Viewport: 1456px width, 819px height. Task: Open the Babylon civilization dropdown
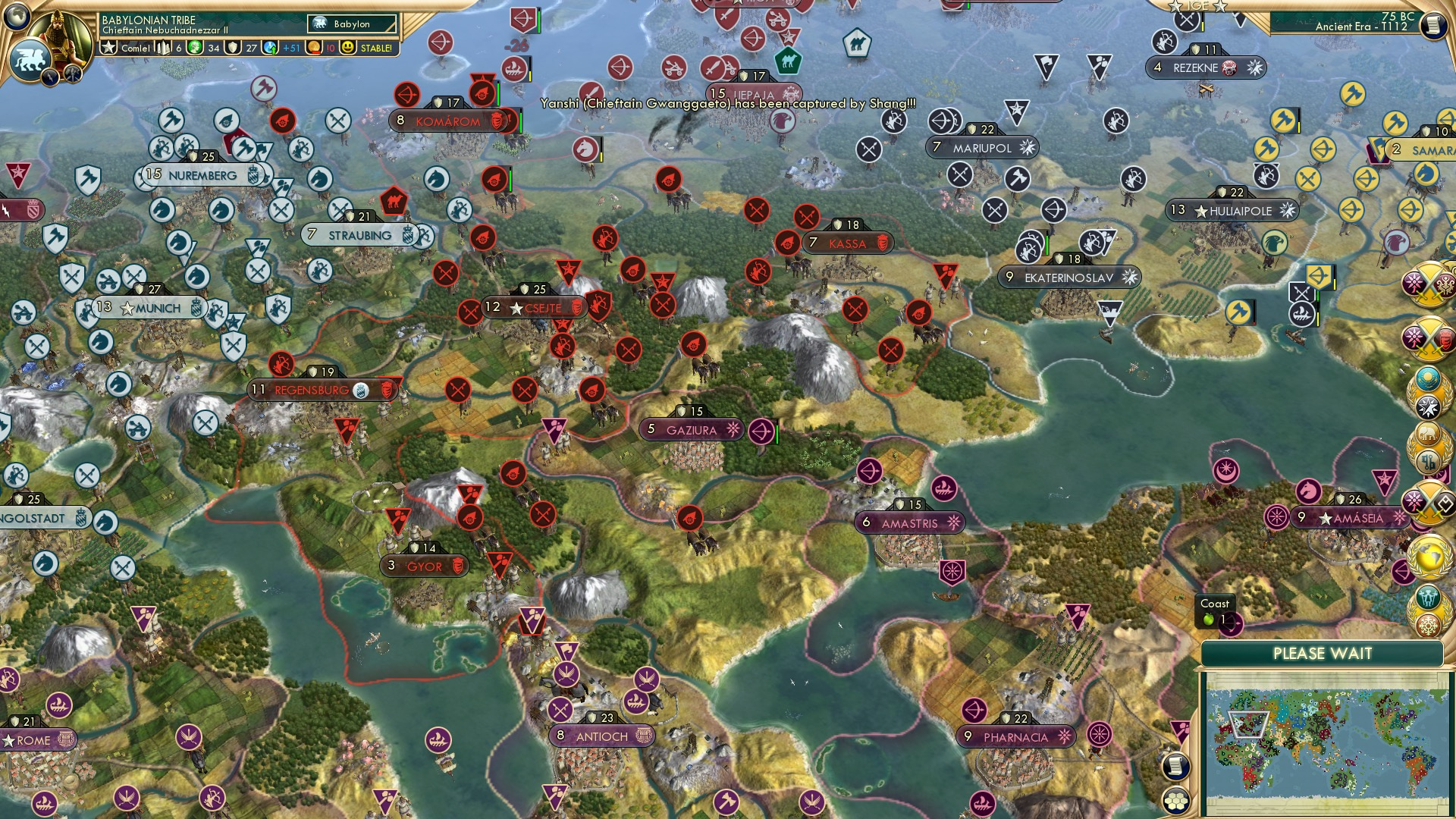coord(353,24)
